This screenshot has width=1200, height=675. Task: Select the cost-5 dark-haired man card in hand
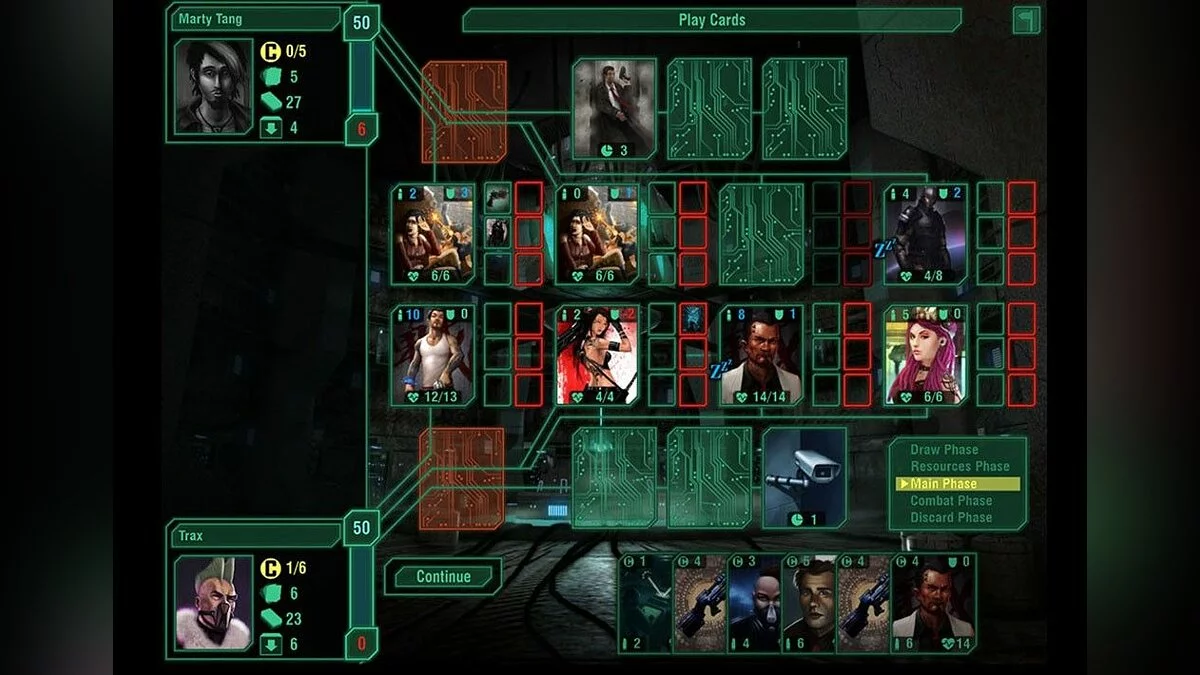[808, 604]
